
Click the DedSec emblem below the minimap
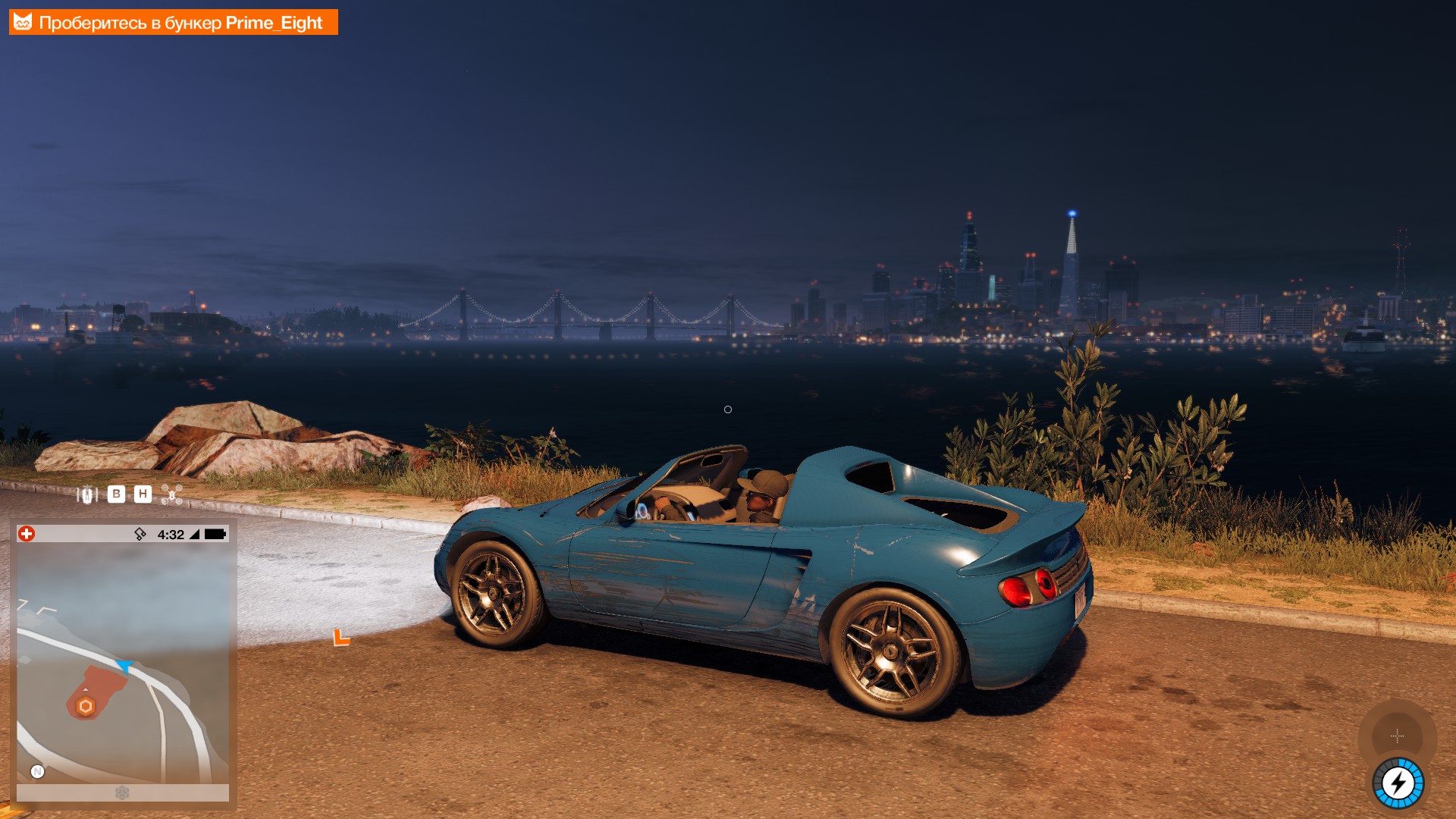point(122,793)
